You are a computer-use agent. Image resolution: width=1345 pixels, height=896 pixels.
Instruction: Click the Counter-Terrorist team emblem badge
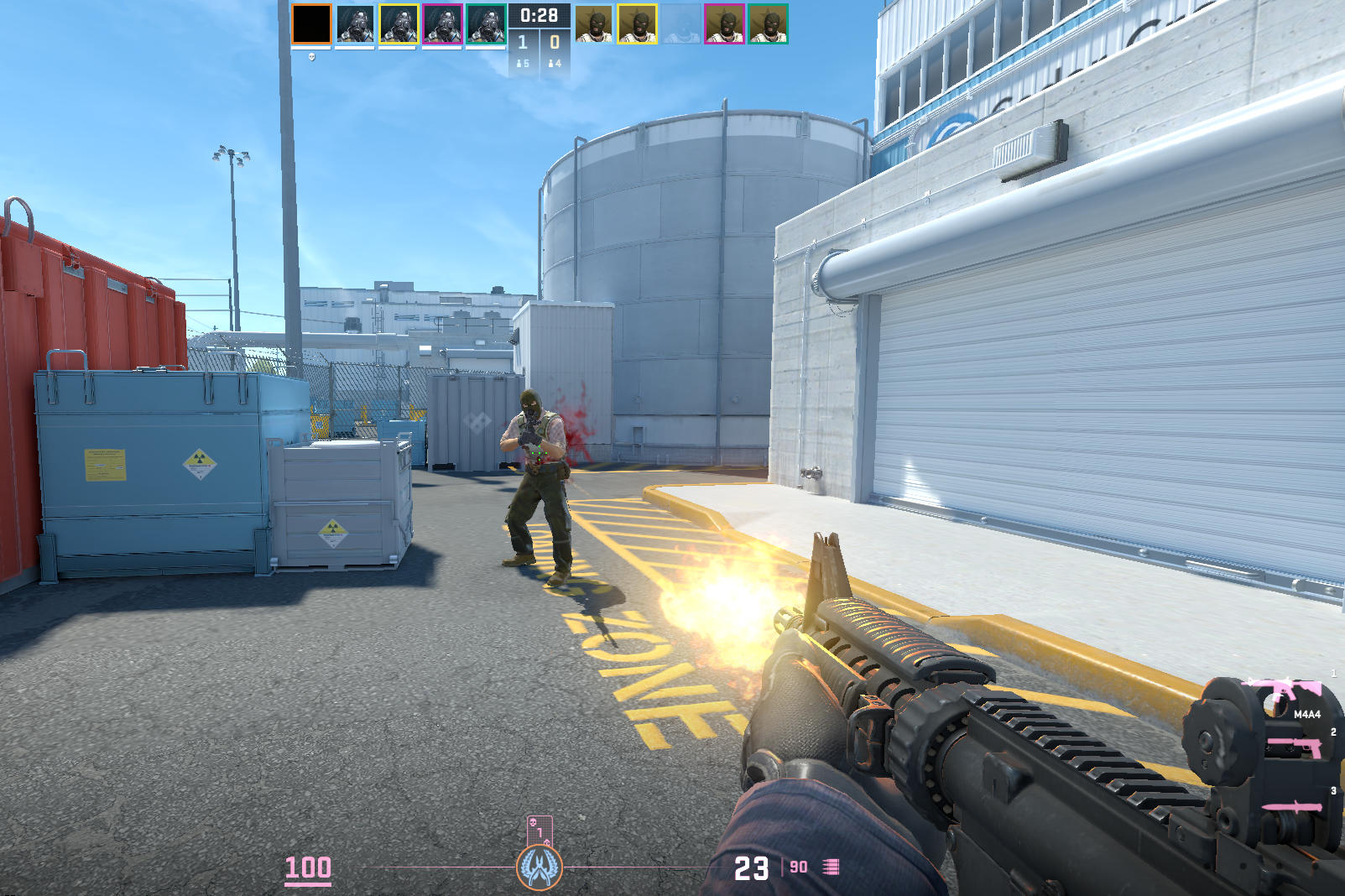tap(540, 867)
